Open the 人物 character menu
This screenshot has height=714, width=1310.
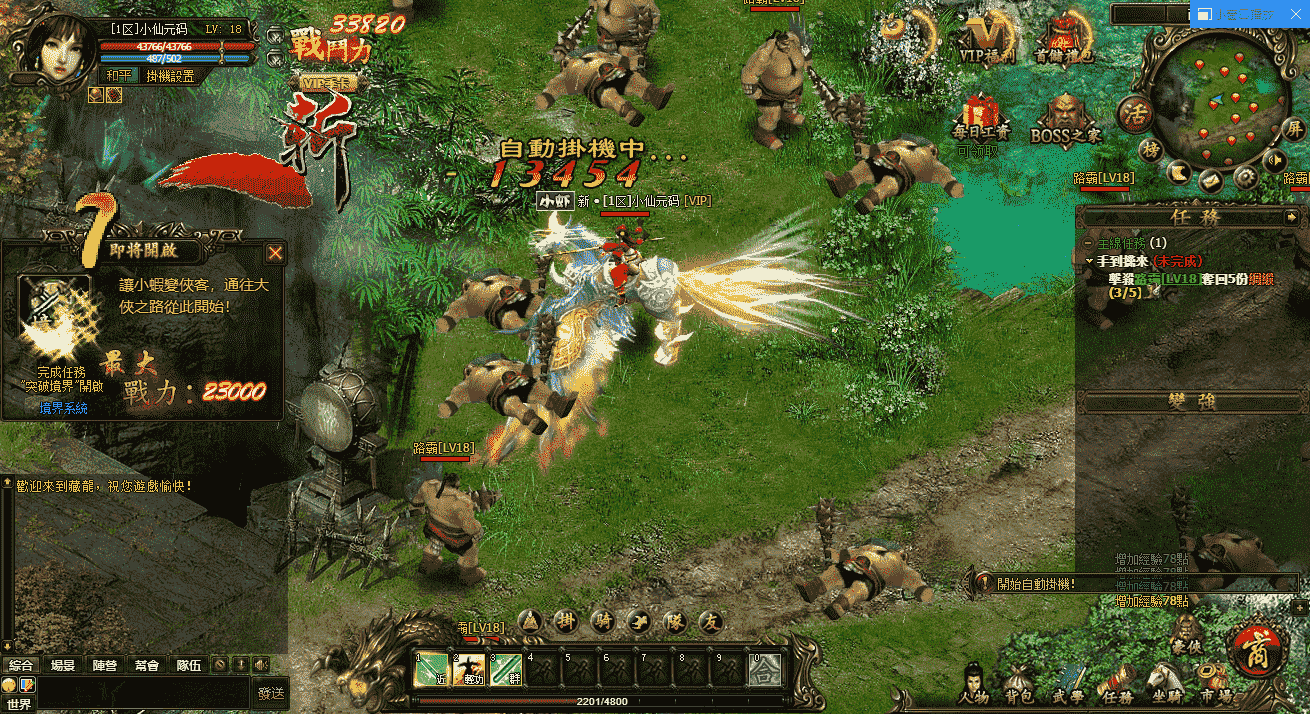coord(972,684)
